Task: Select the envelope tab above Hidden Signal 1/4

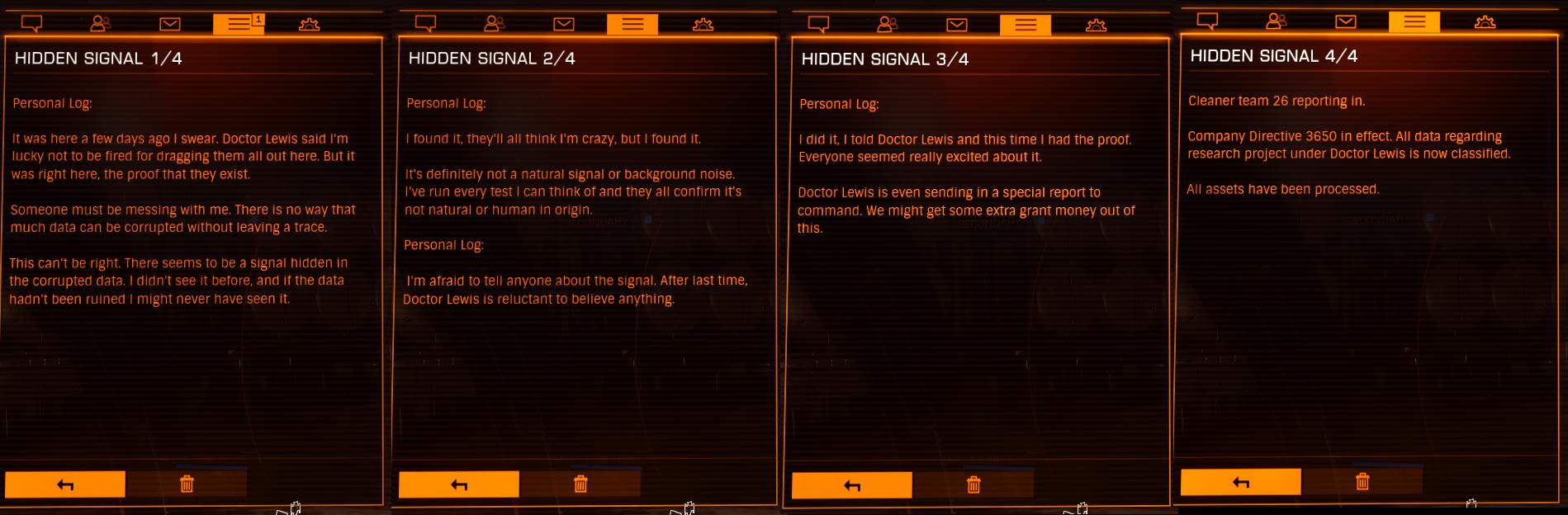Action: coord(170,24)
